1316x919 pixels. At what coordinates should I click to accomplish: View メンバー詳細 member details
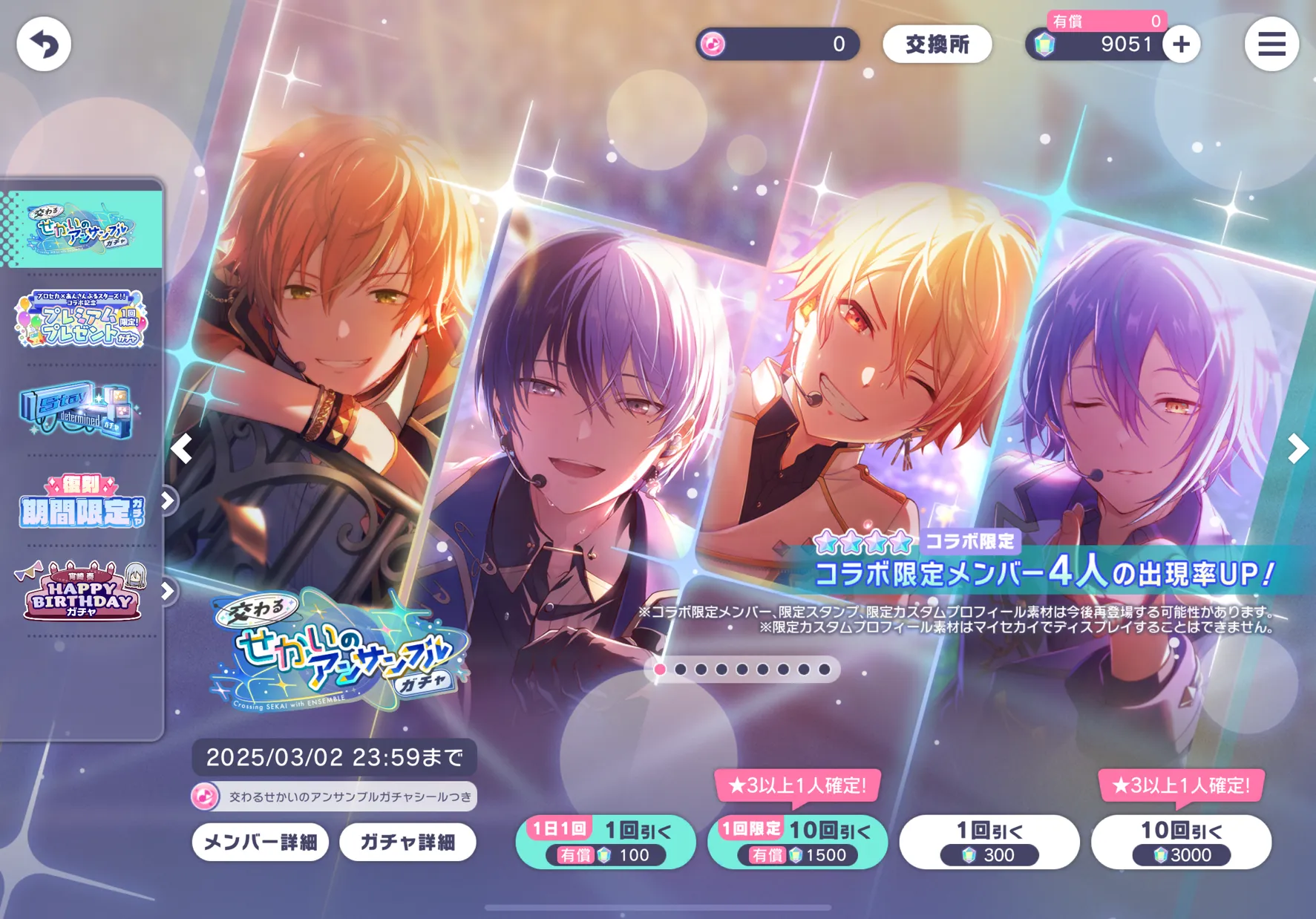tap(261, 843)
